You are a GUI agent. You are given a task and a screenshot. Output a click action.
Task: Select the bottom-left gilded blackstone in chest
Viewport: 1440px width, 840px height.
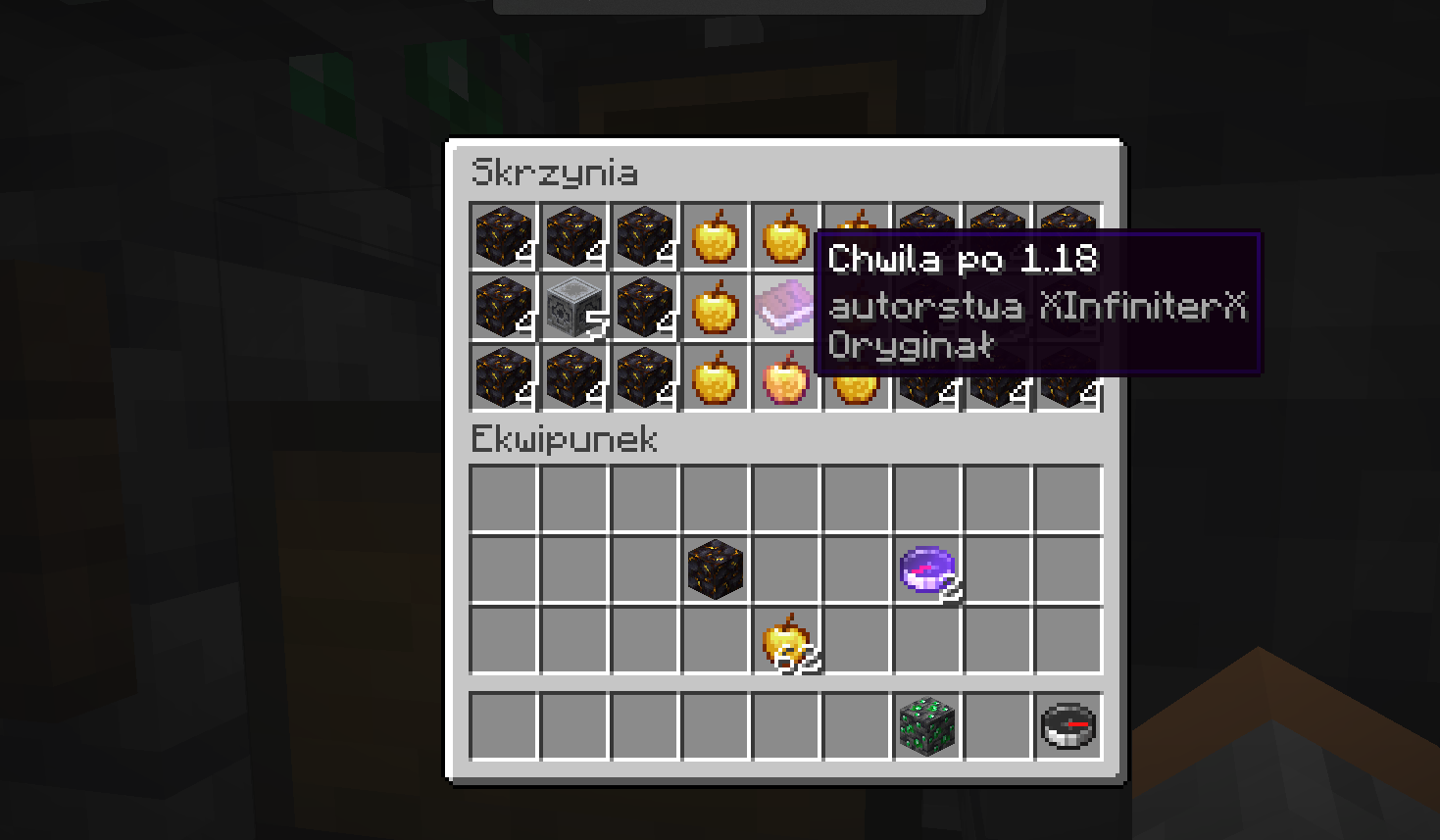(503, 378)
